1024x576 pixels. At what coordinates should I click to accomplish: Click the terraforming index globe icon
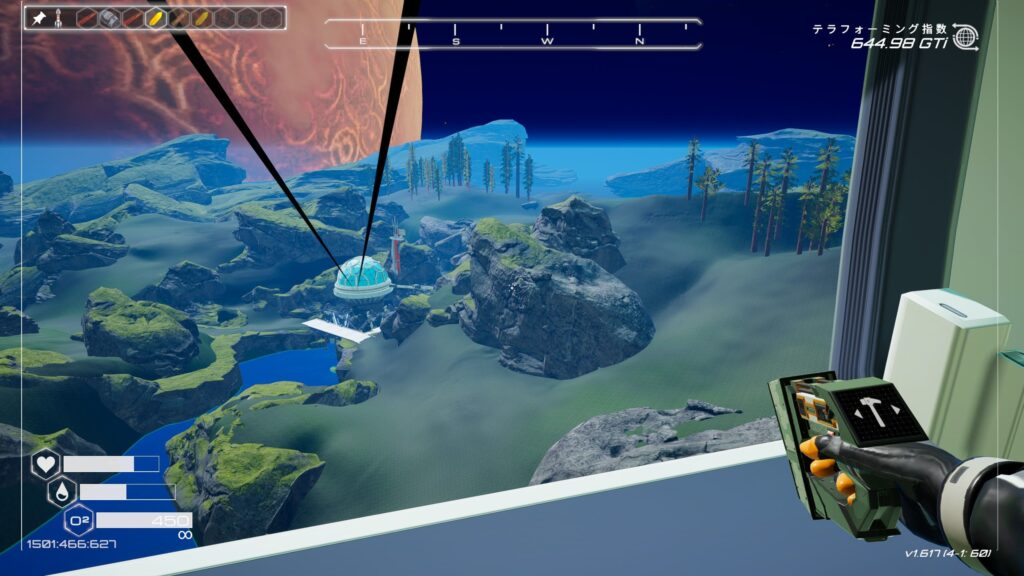click(965, 37)
